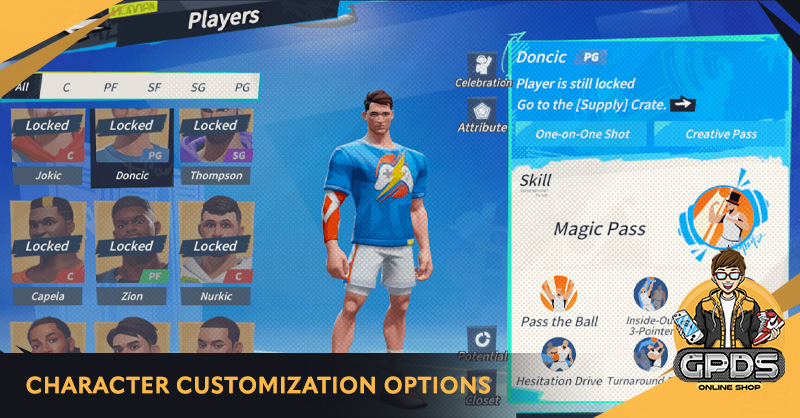Open the Celebration menu icon

click(484, 65)
